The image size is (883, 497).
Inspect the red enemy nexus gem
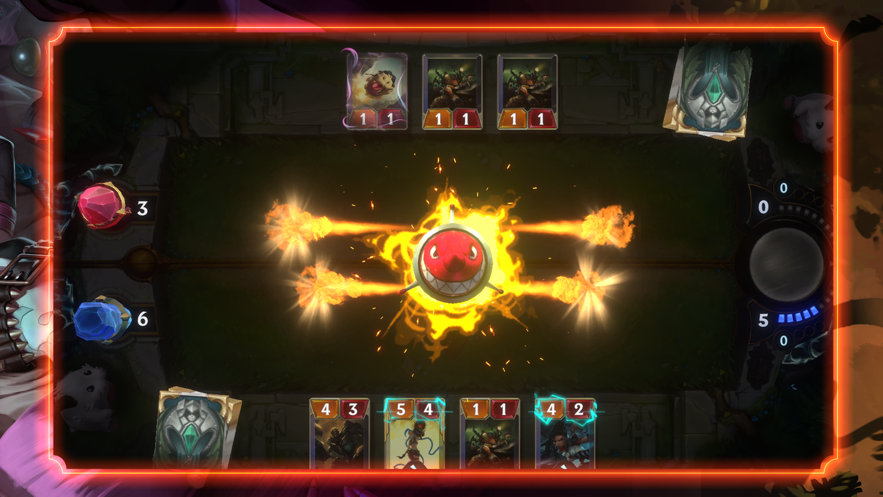(102, 207)
